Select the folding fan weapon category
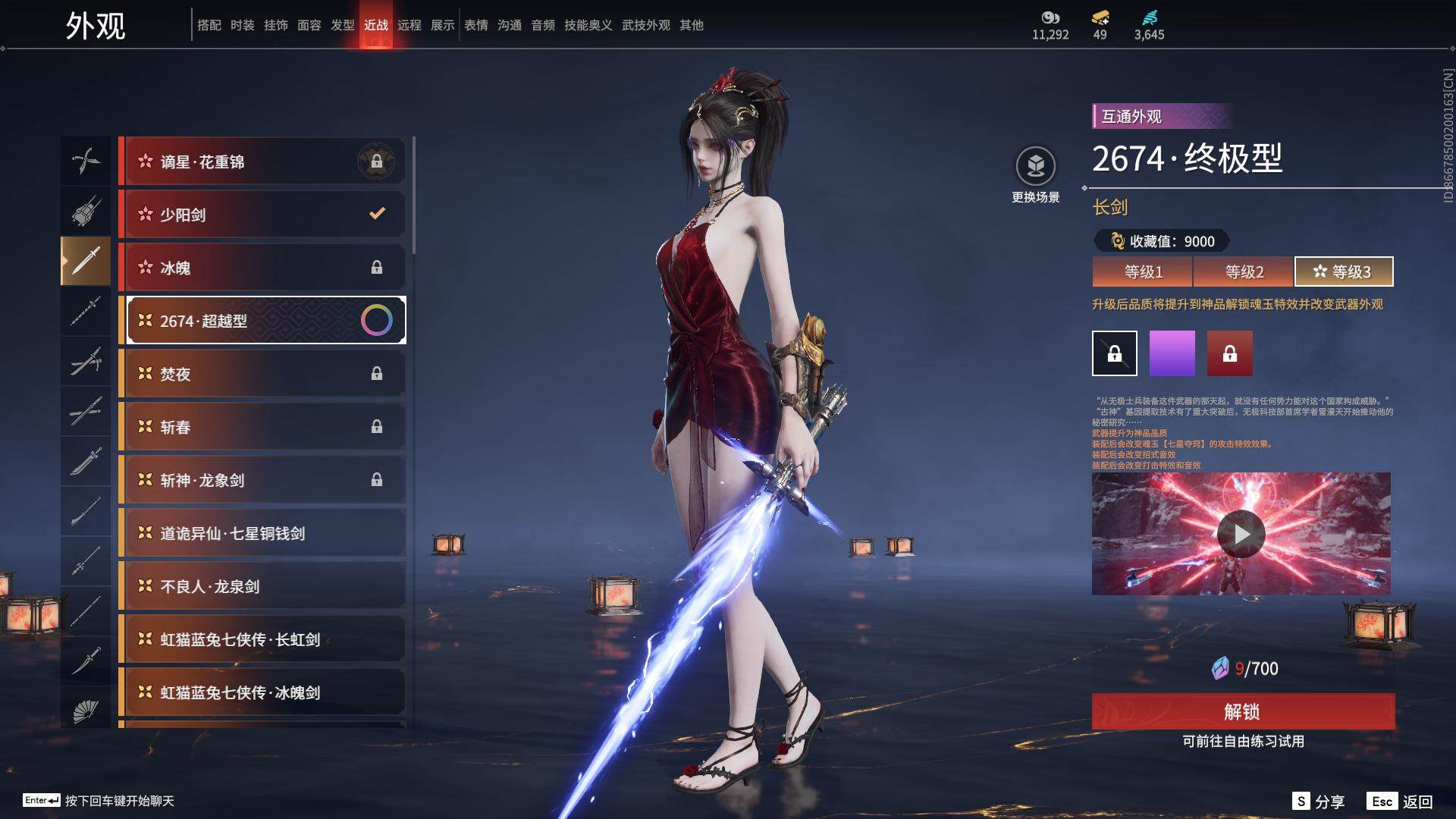Image resolution: width=1456 pixels, height=819 pixels. click(86, 710)
